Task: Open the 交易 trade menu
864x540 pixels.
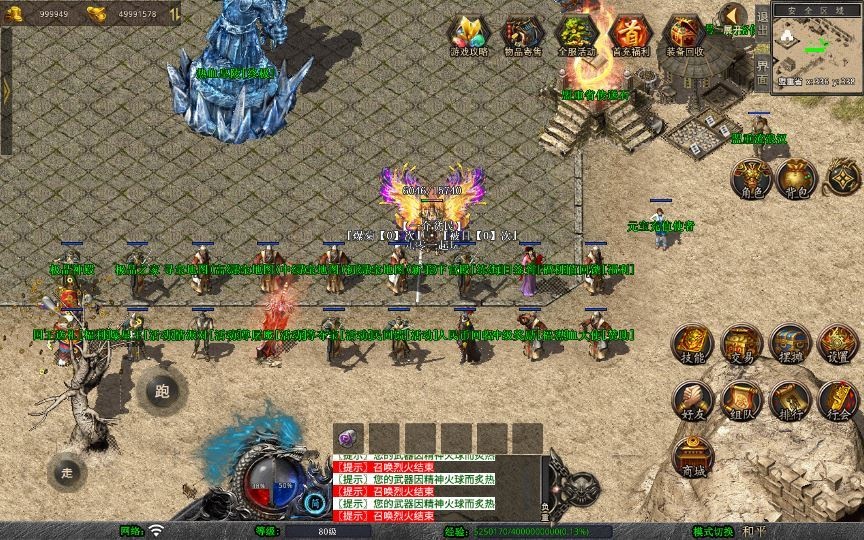Action: point(741,342)
